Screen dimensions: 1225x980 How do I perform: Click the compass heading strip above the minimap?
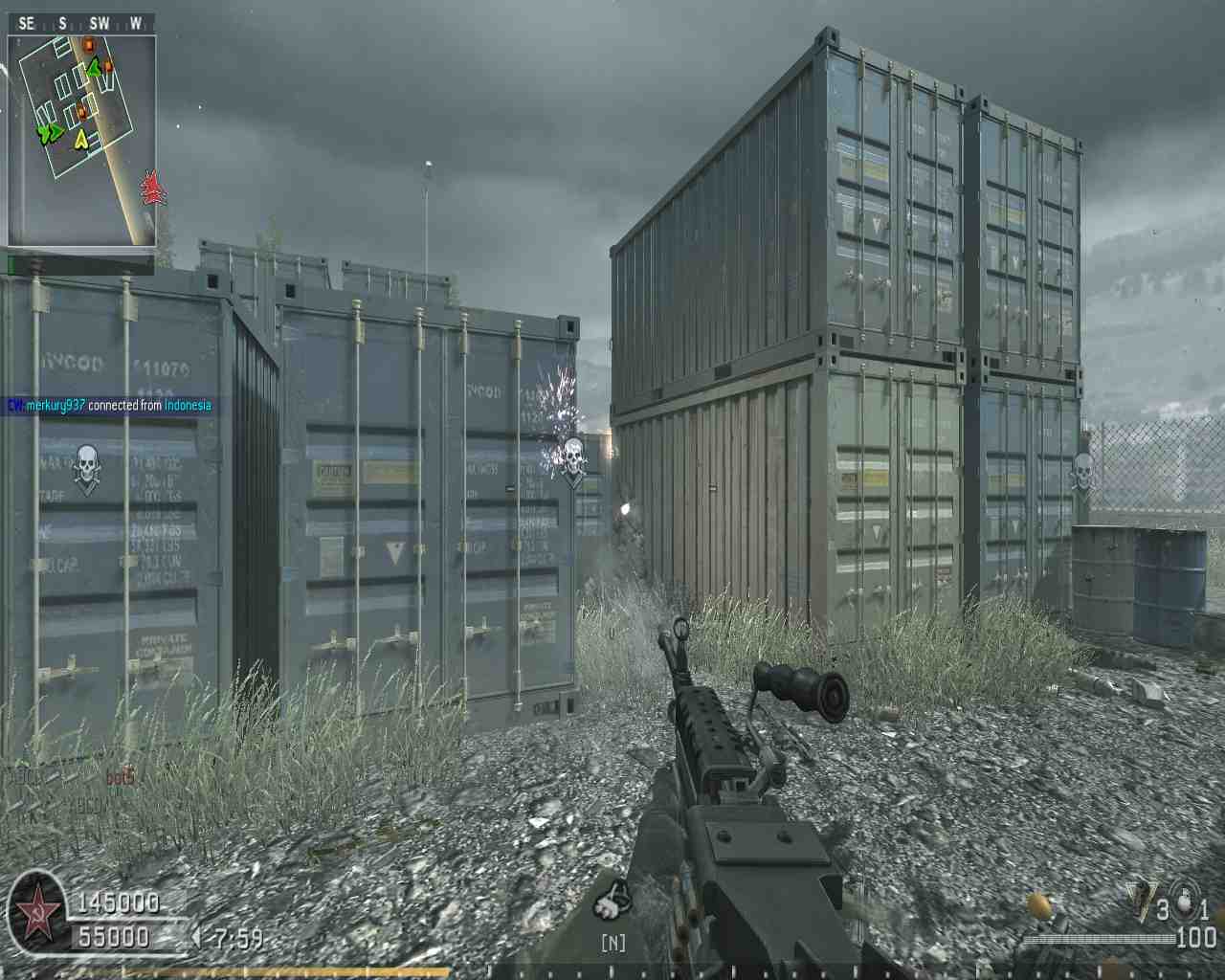coord(81,24)
